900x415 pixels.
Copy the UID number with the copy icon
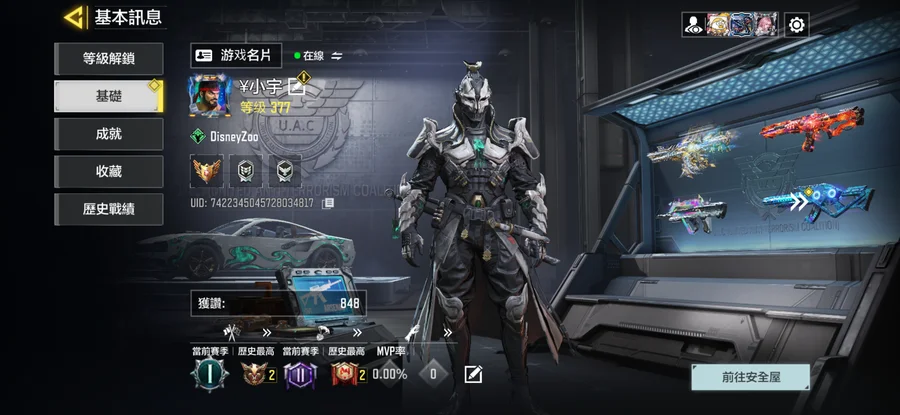tap(328, 203)
